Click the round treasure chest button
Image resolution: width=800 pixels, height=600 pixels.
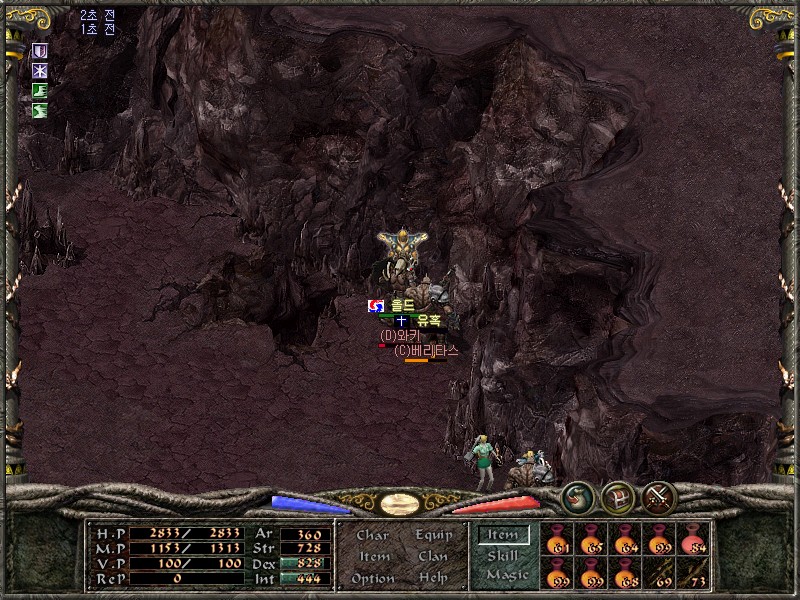pos(617,497)
